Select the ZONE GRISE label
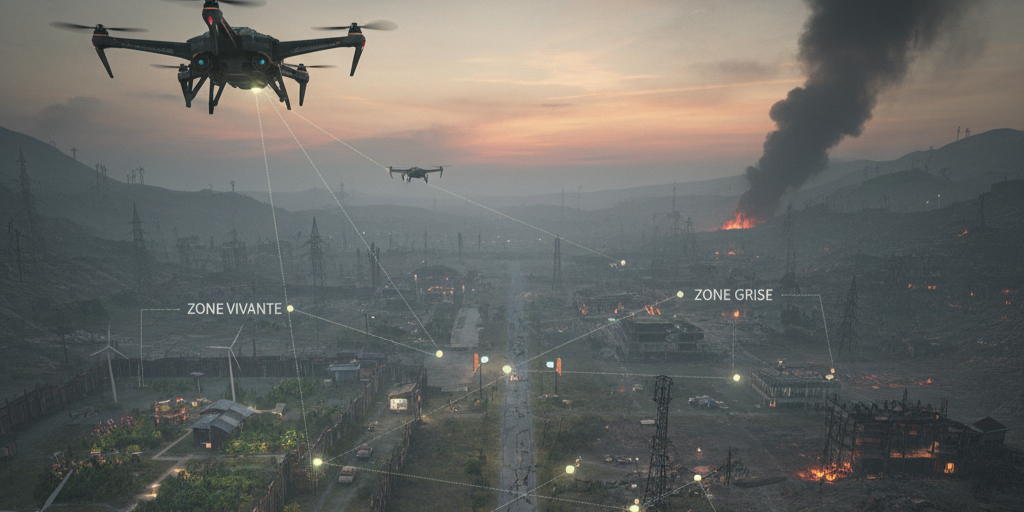This screenshot has height=512, width=1024. [x=735, y=295]
